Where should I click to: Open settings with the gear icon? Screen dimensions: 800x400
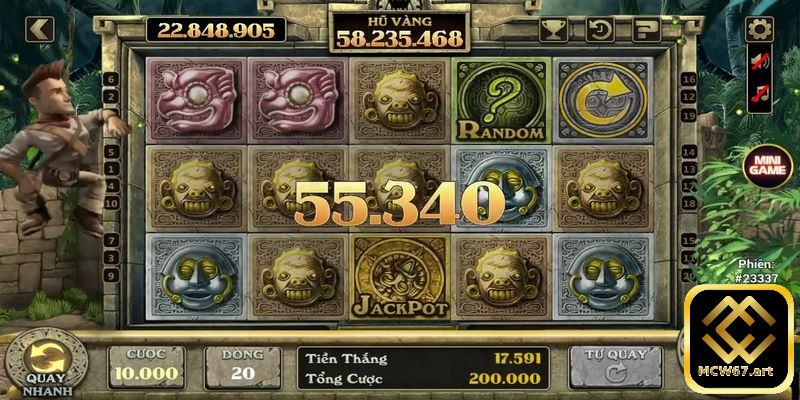[760, 29]
